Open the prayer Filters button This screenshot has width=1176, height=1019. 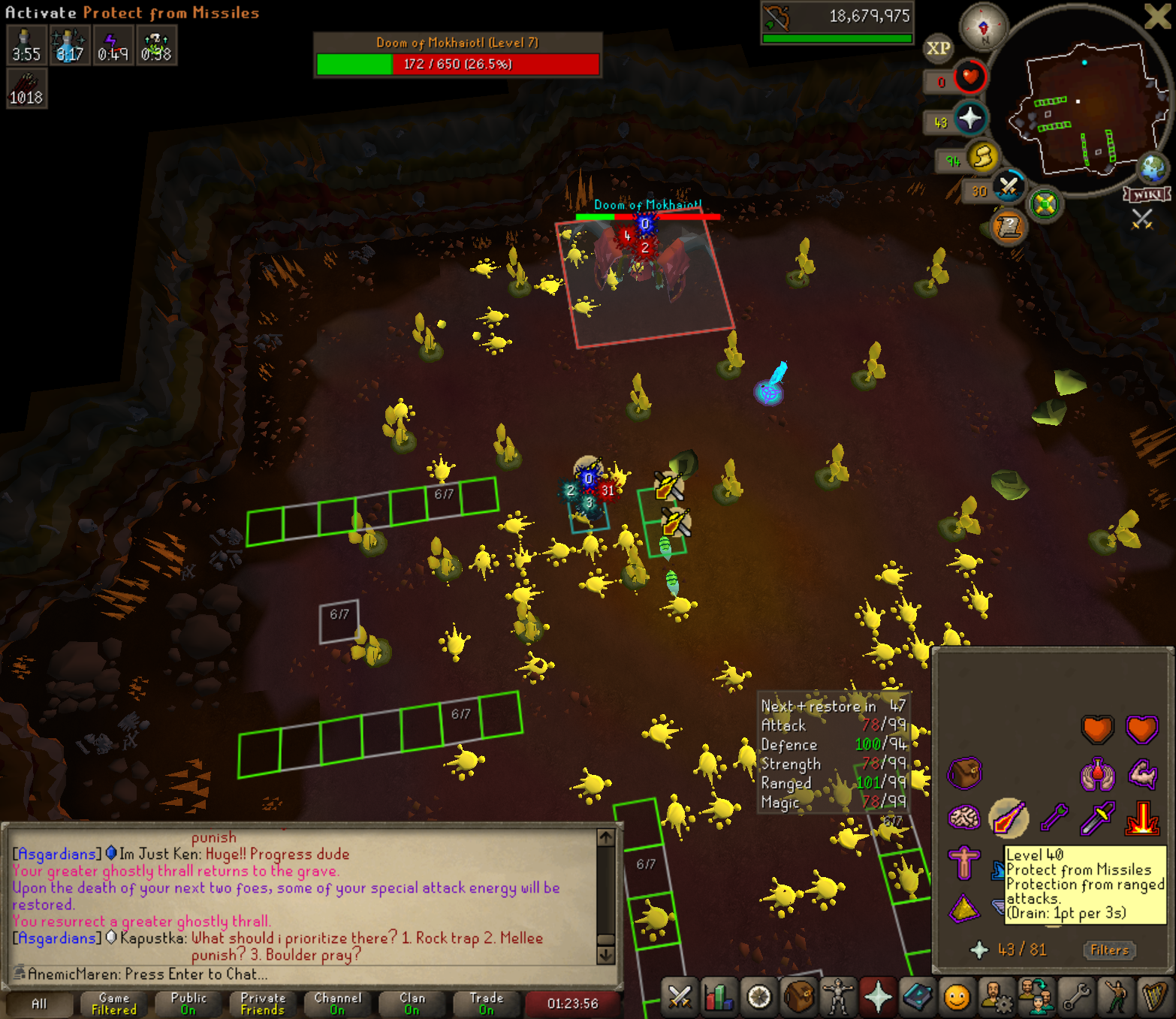click(x=1109, y=950)
